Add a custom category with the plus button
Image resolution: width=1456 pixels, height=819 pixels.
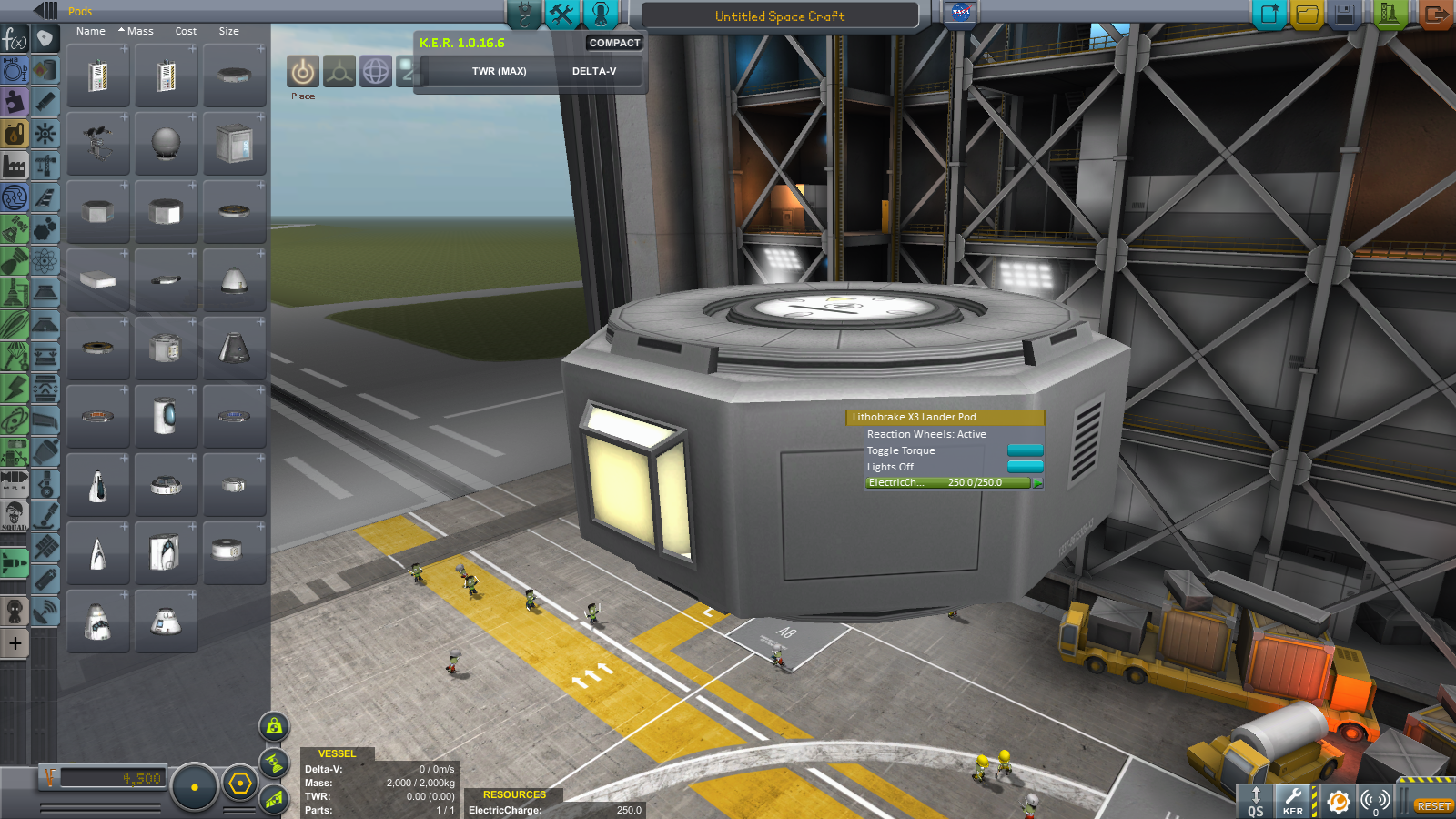[x=15, y=644]
